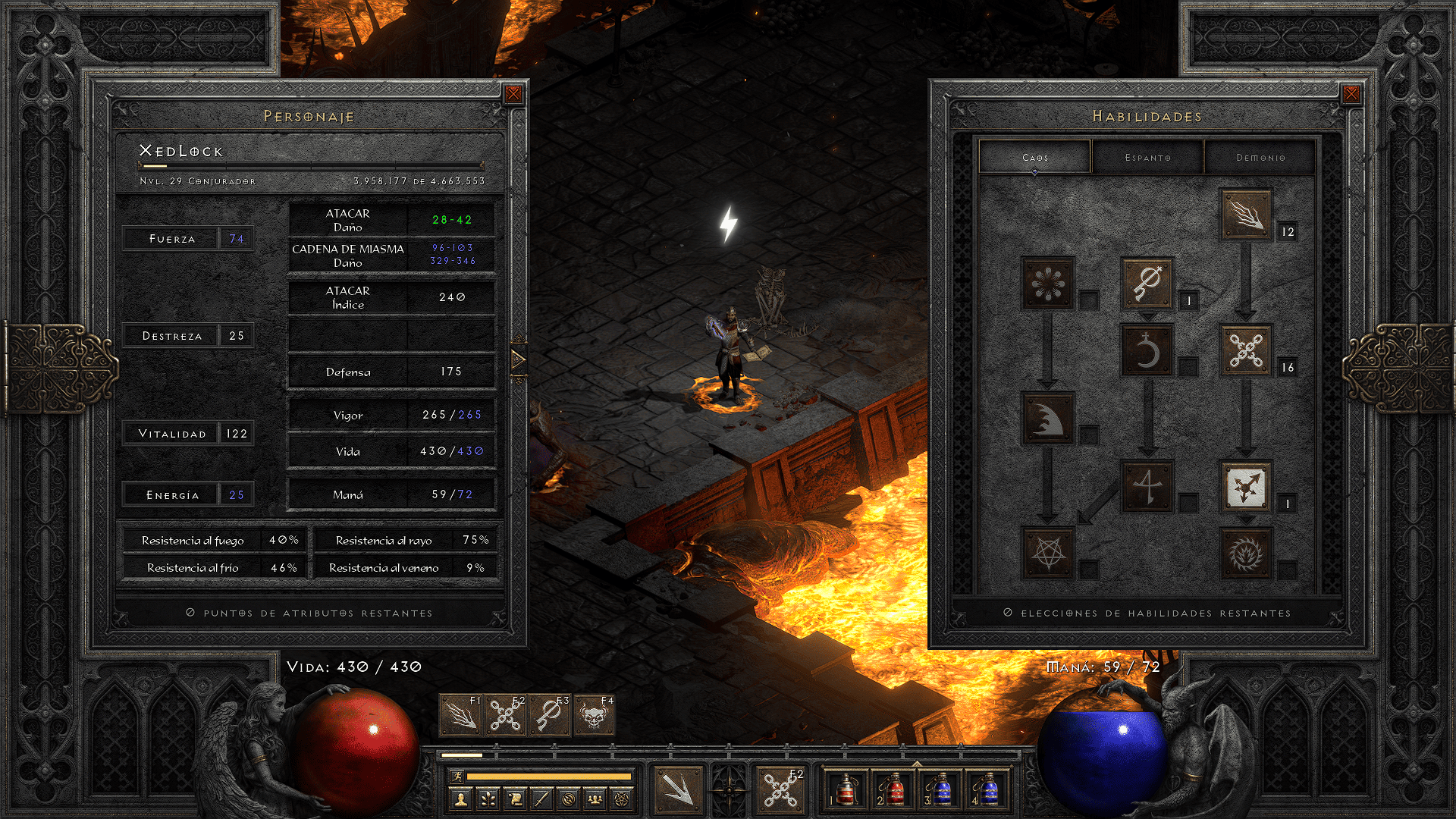1456x819 pixels.
Task: Close the Habilidades skill panel
Action: [x=1351, y=94]
